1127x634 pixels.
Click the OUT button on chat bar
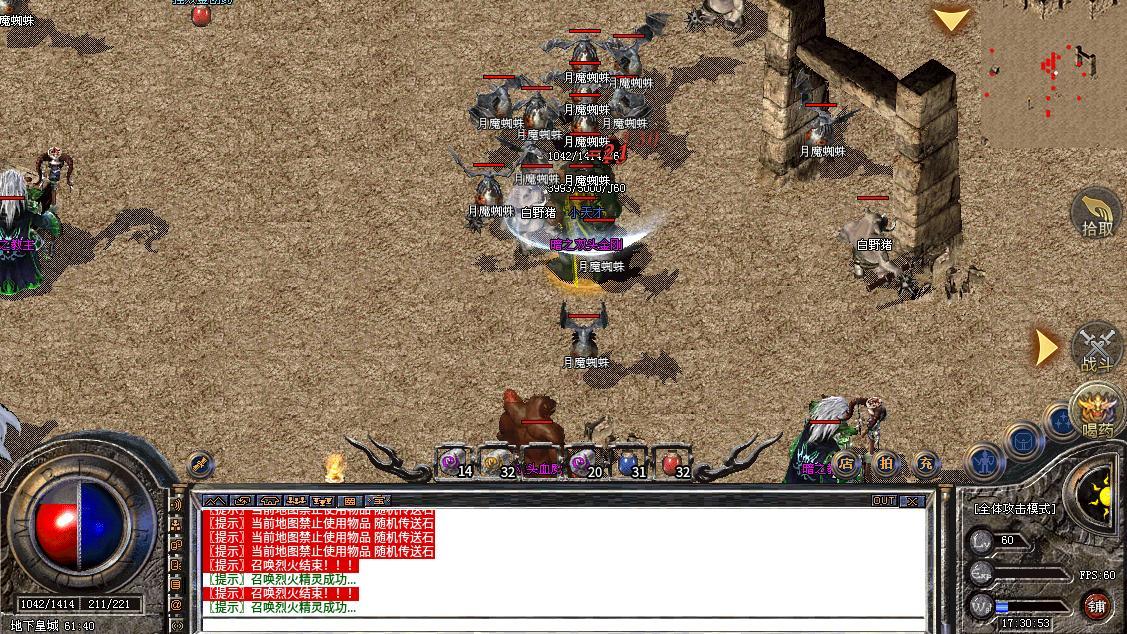point(884,501)
